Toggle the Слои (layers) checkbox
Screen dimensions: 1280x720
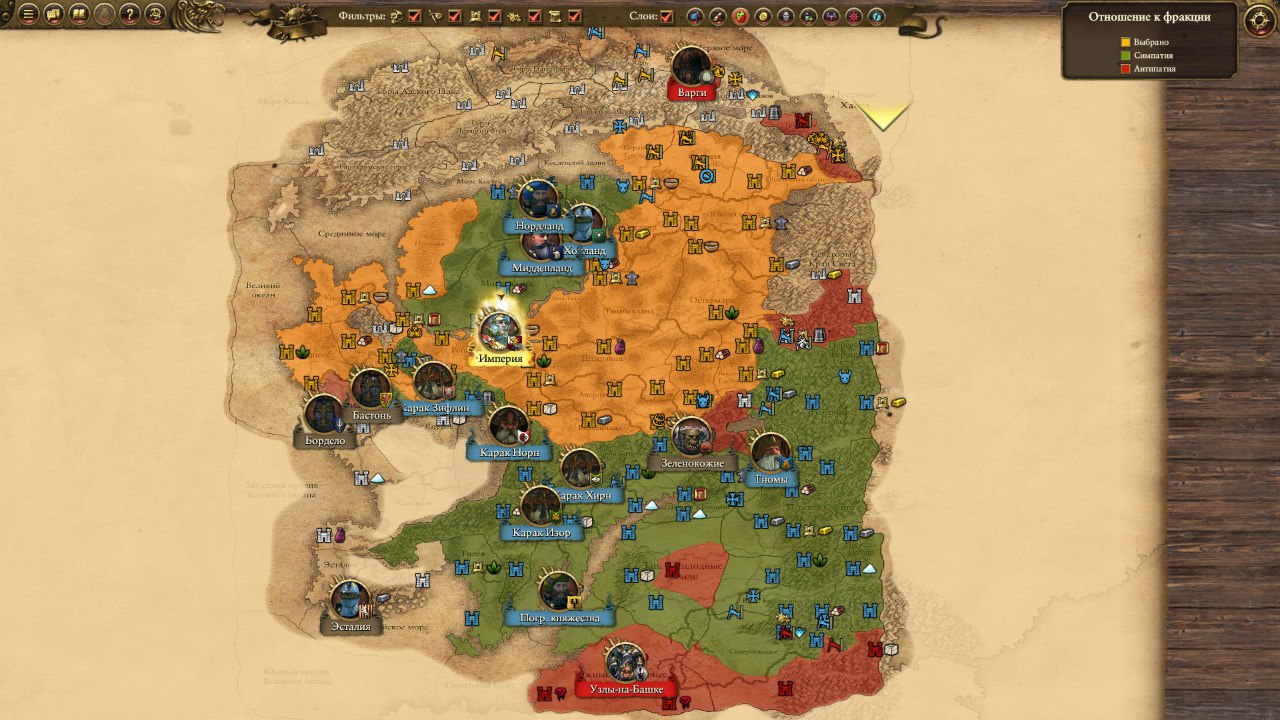pyautogui.click(x=667, y=16)
